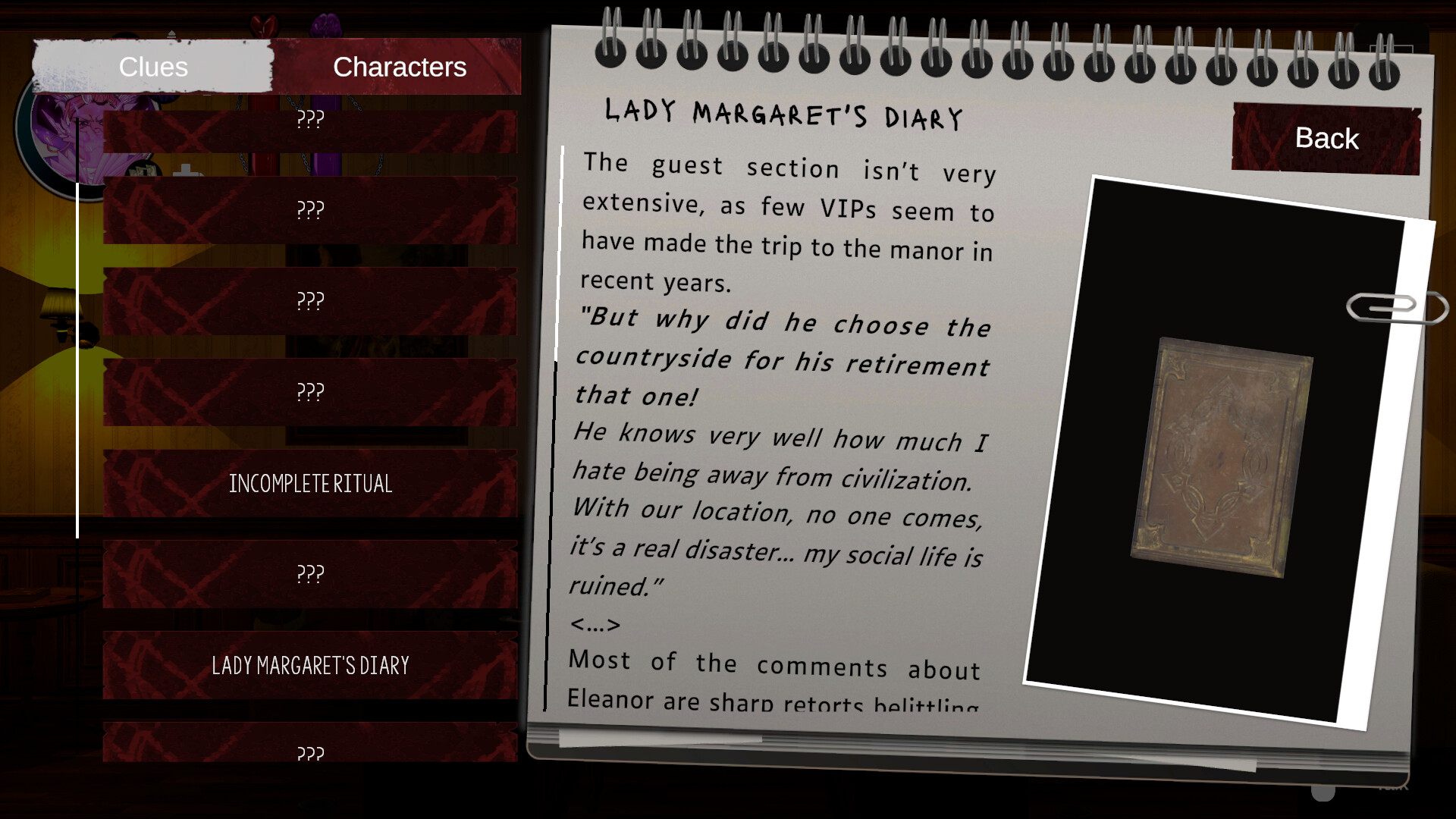Viewport: 1456px width, 819px height.
Task: Click the diary text scrollbar
Action: tap(560, 254)
